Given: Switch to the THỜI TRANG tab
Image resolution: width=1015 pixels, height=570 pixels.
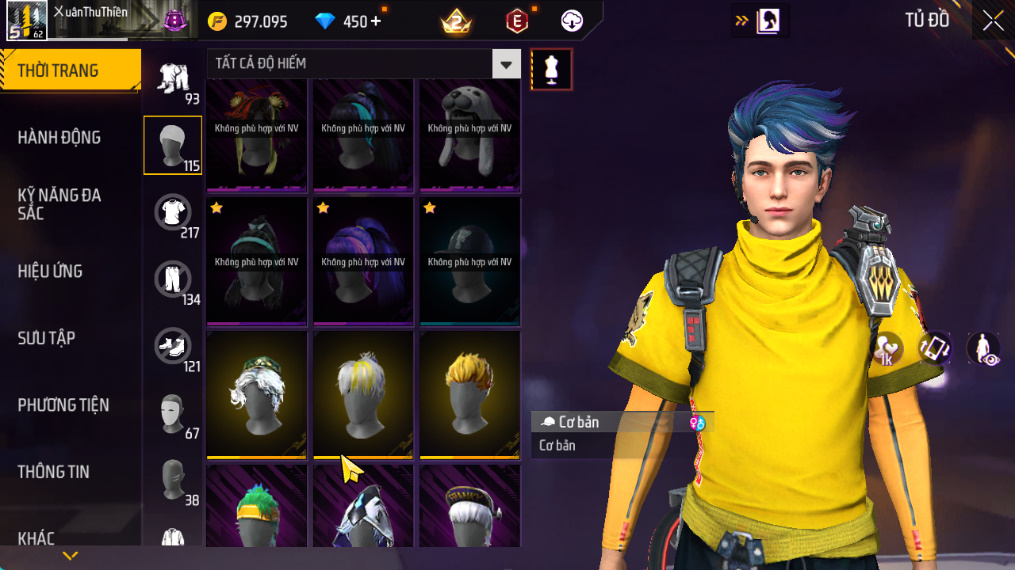Looking at the screenshot, I should coord(70,71).
